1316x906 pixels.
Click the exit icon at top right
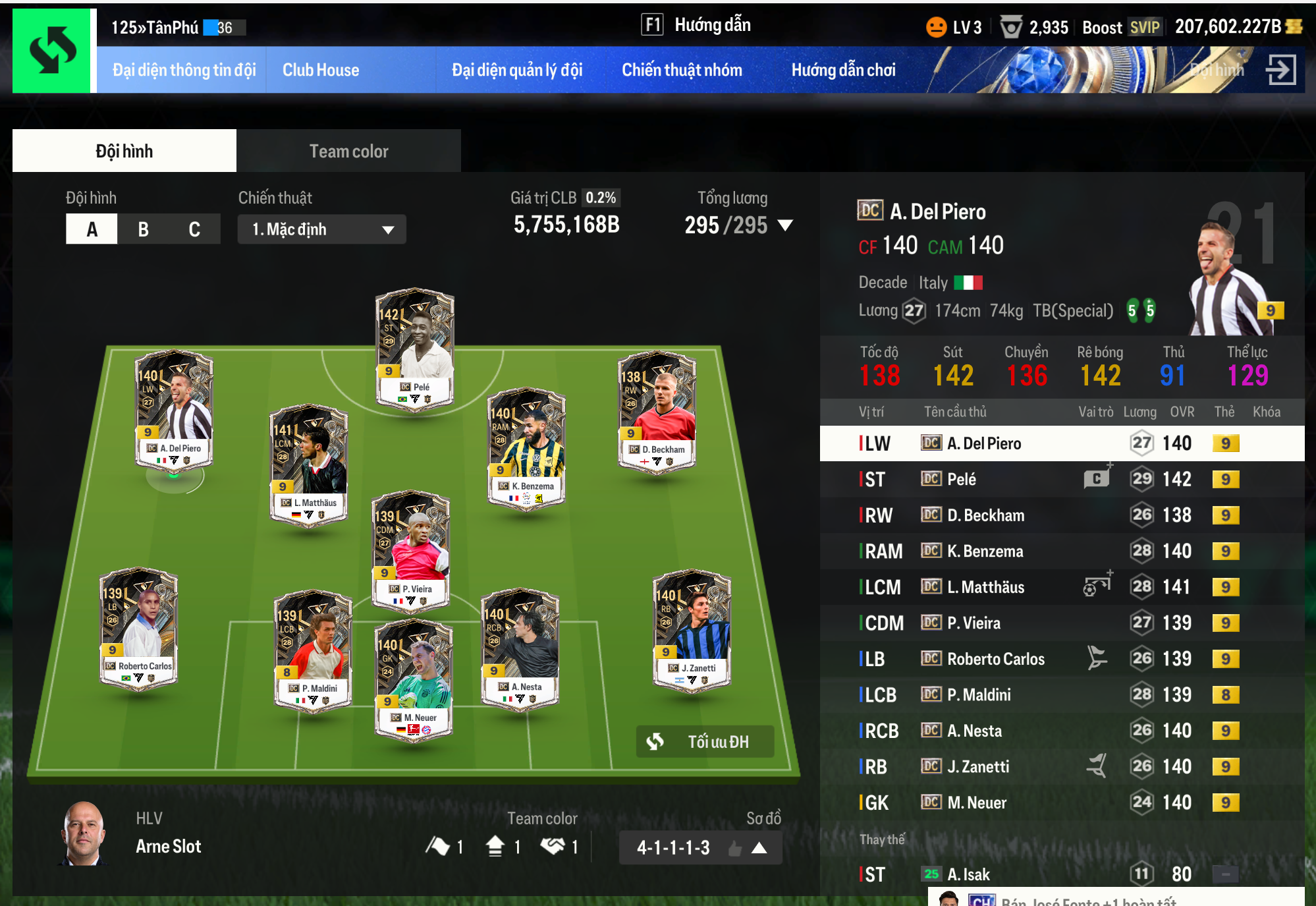click(1281, 69)
